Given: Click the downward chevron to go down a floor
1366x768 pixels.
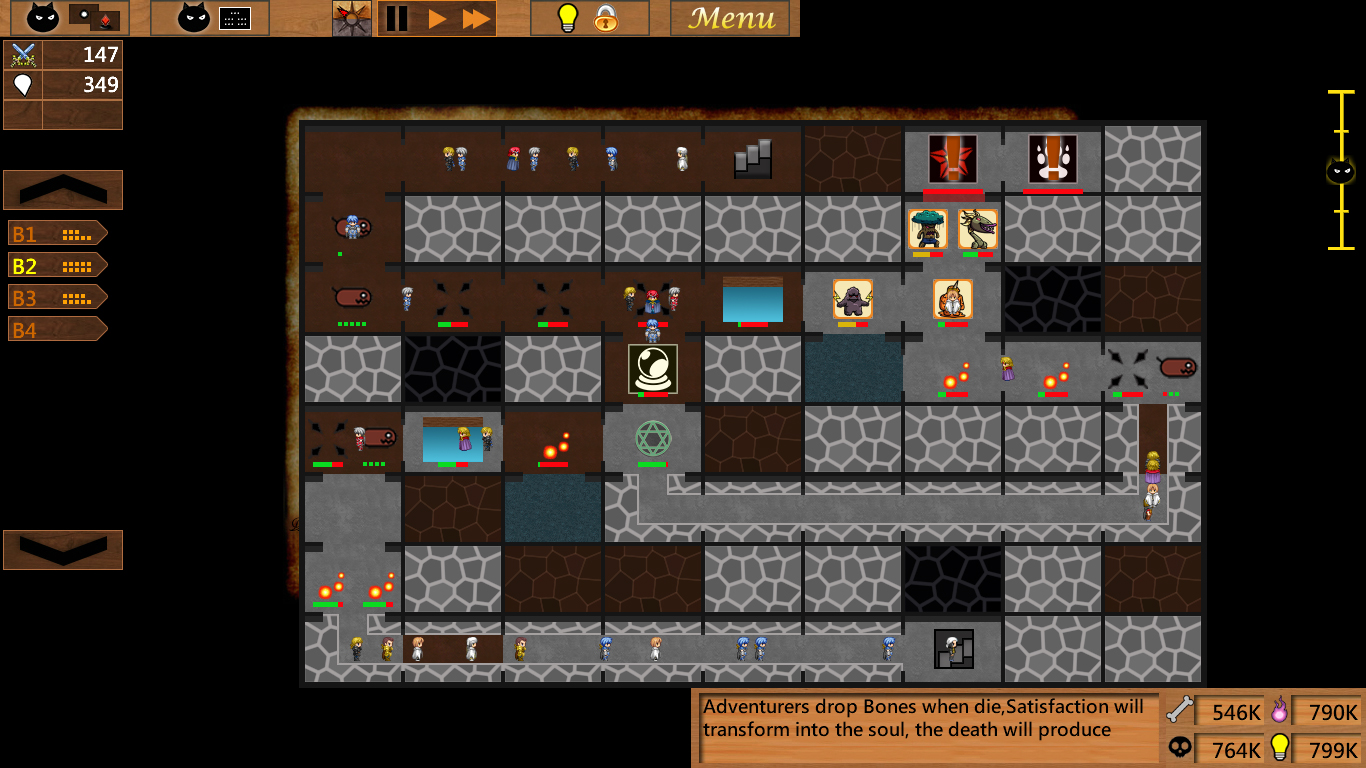Looking at the screenshot, I should click(x=63, y=549).
